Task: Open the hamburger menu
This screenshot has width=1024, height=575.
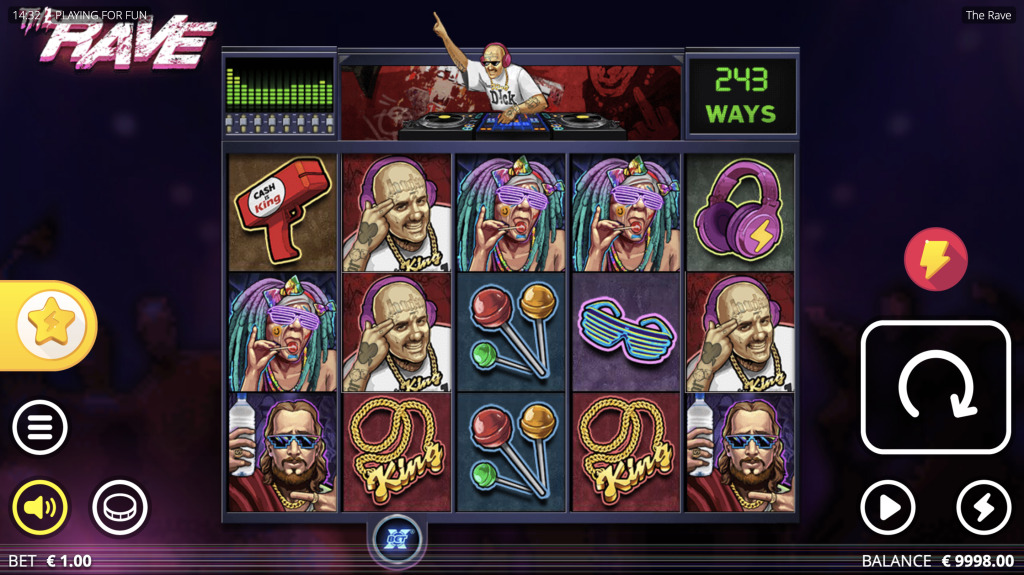Action: 40,428
